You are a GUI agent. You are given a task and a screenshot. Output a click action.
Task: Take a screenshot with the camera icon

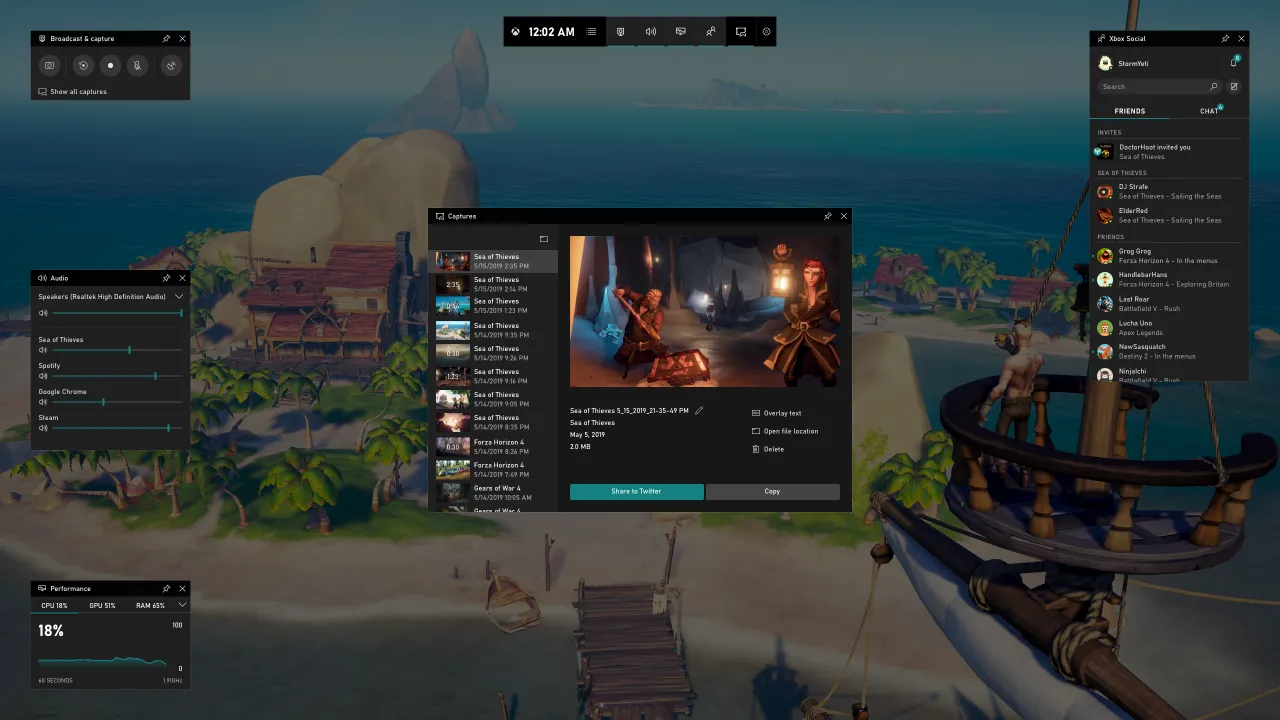(49, 65)
